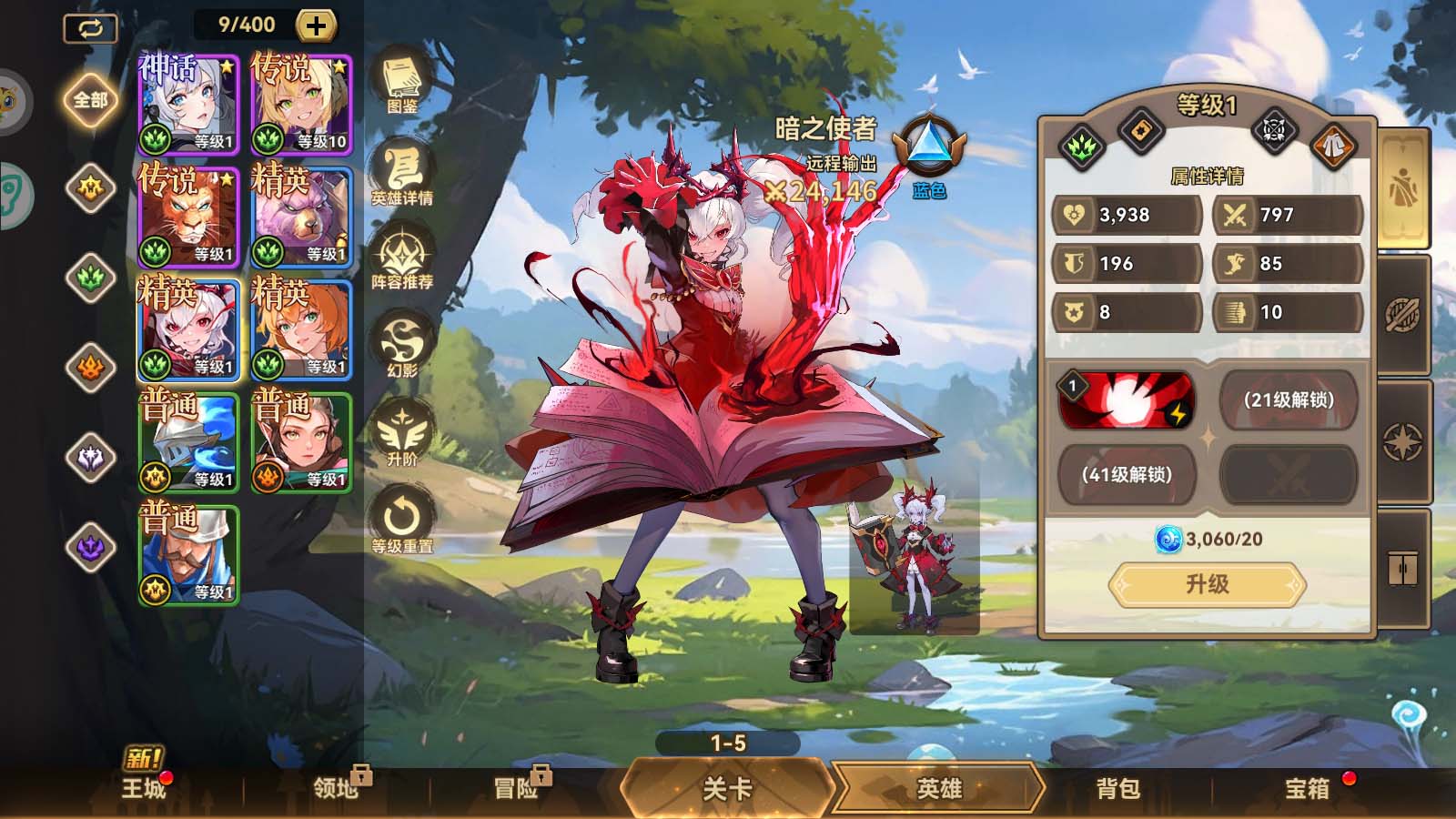
Task: Show 阵容推荐 lineup recommendations
Action: (401, 258)
